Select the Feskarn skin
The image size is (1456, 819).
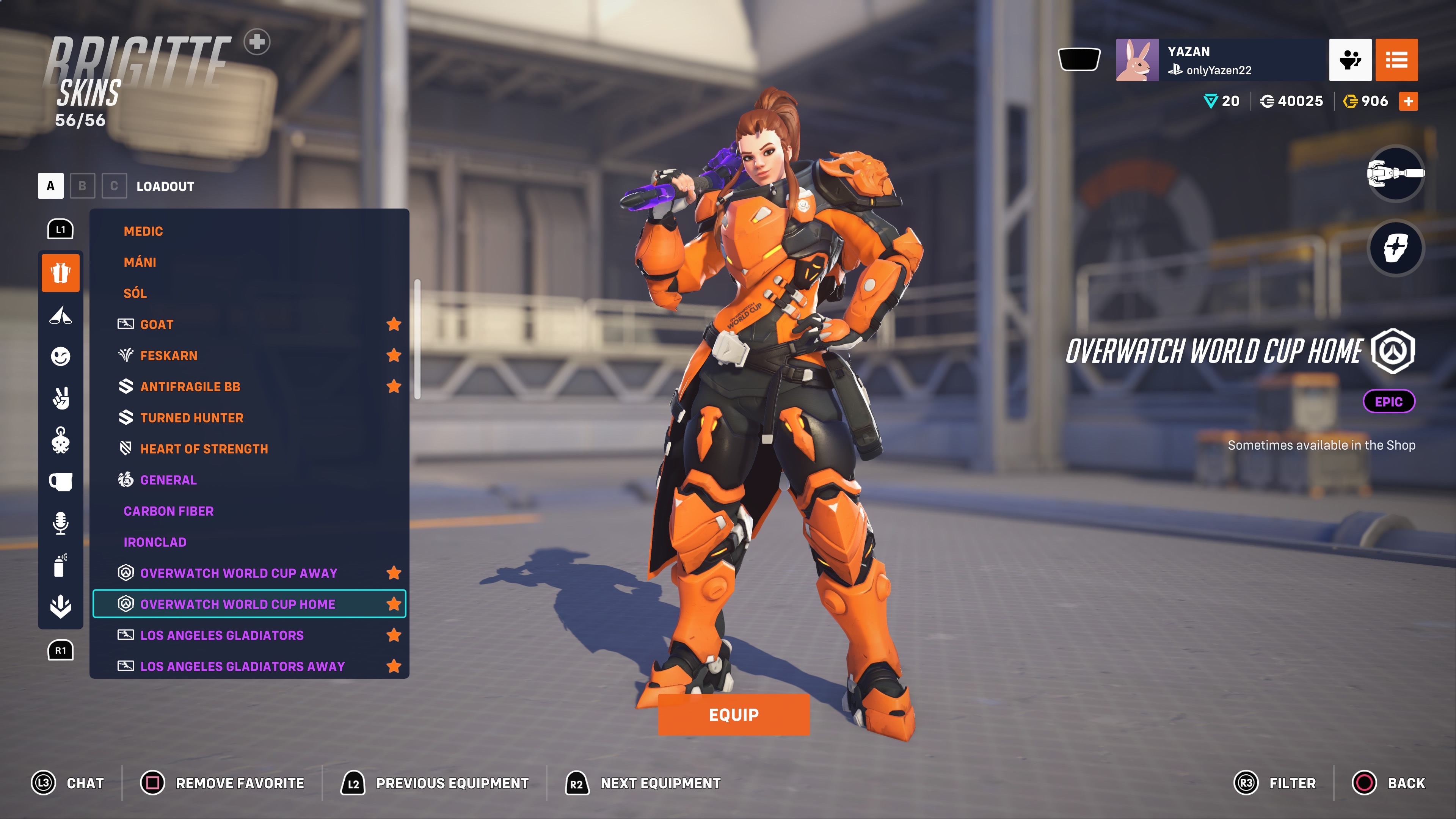click(168, 356)
